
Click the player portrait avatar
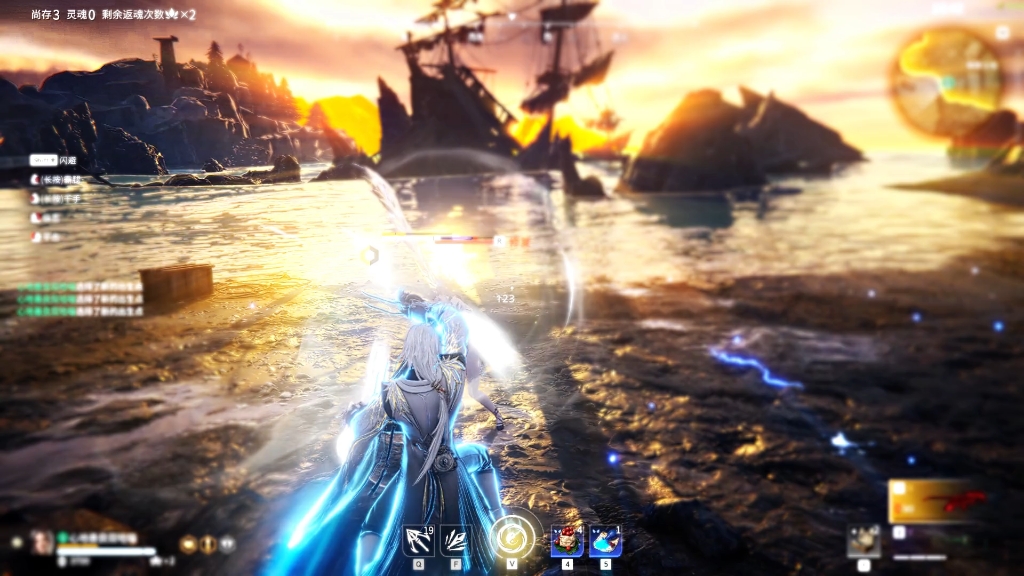point(42,542)
